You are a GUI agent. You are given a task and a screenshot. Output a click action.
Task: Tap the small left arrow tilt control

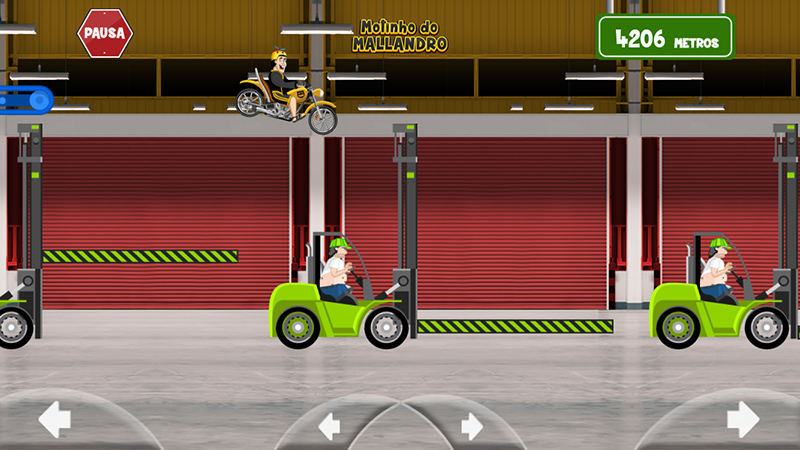(x=329, y=426)
